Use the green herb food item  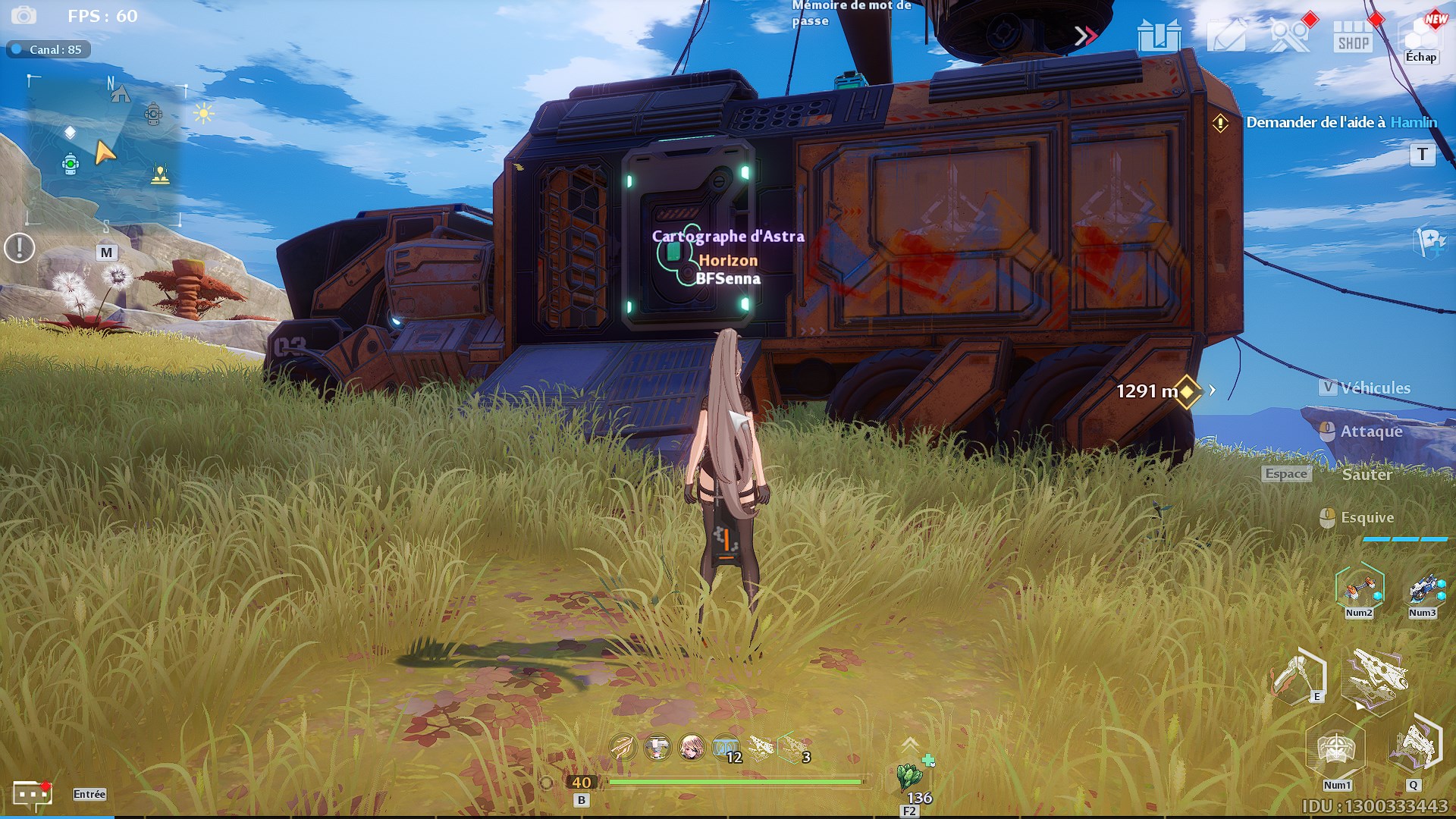pos(908,777)
